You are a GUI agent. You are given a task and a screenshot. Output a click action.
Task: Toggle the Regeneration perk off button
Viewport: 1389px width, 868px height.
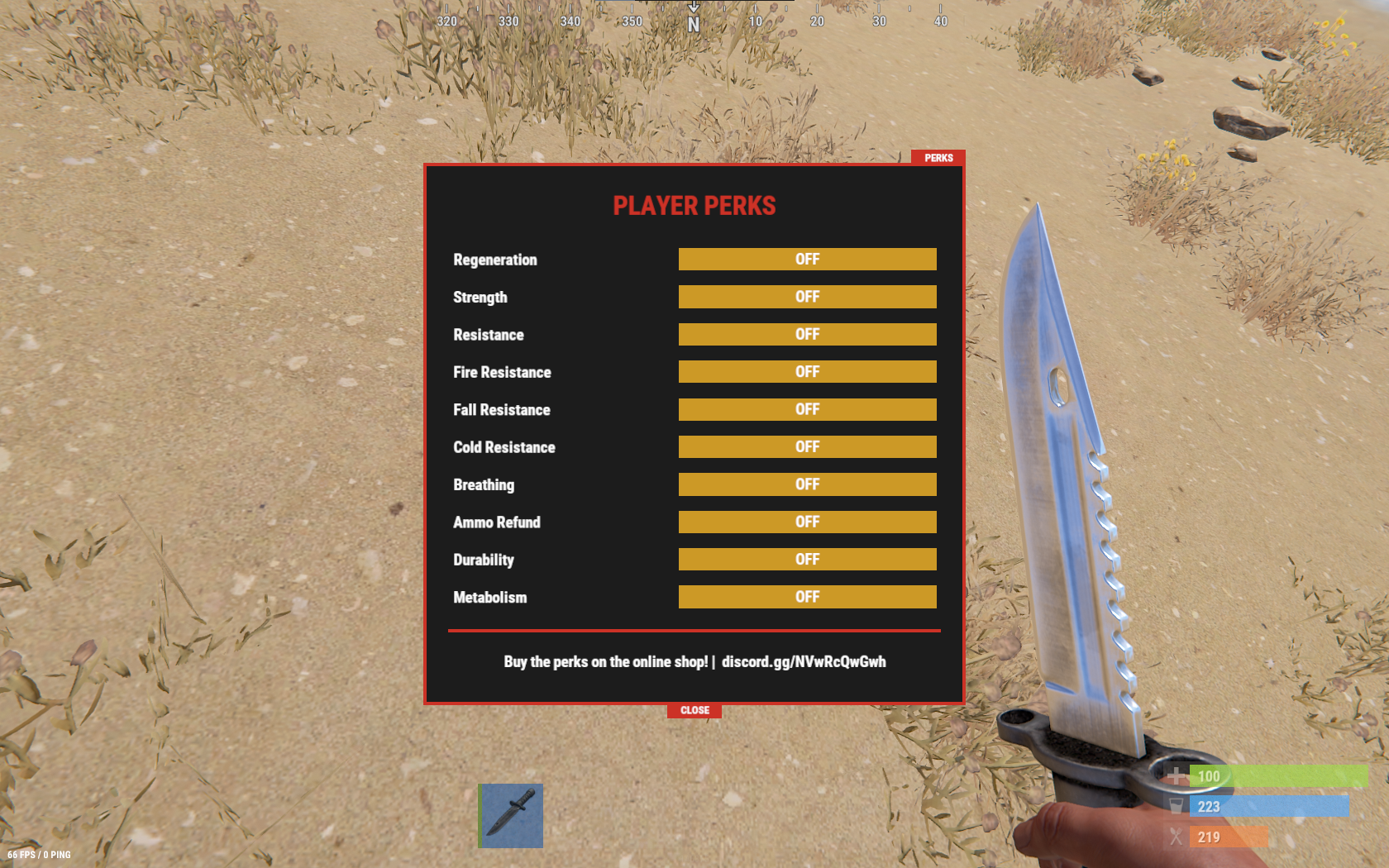point(807,259)
